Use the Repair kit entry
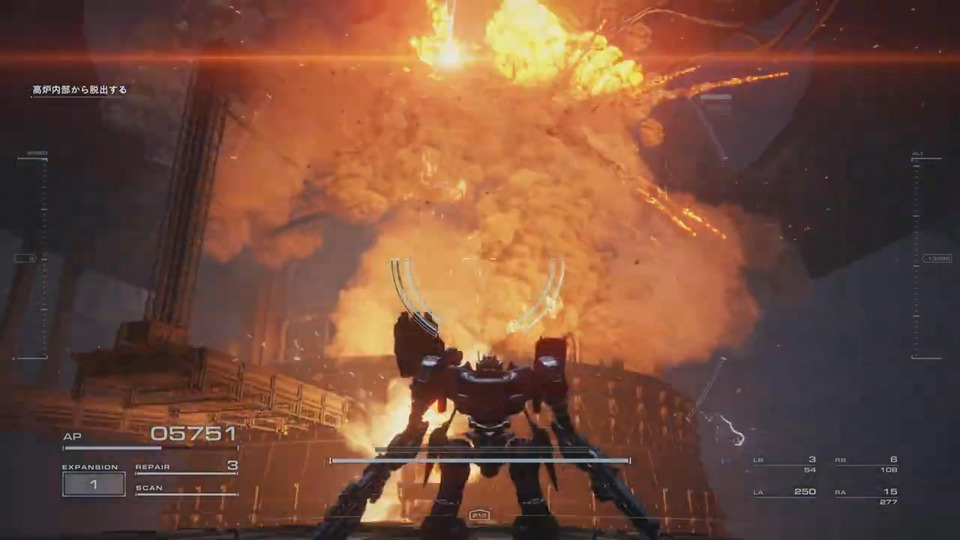Screen dimensions: 960x540 (x=187, y=466)
